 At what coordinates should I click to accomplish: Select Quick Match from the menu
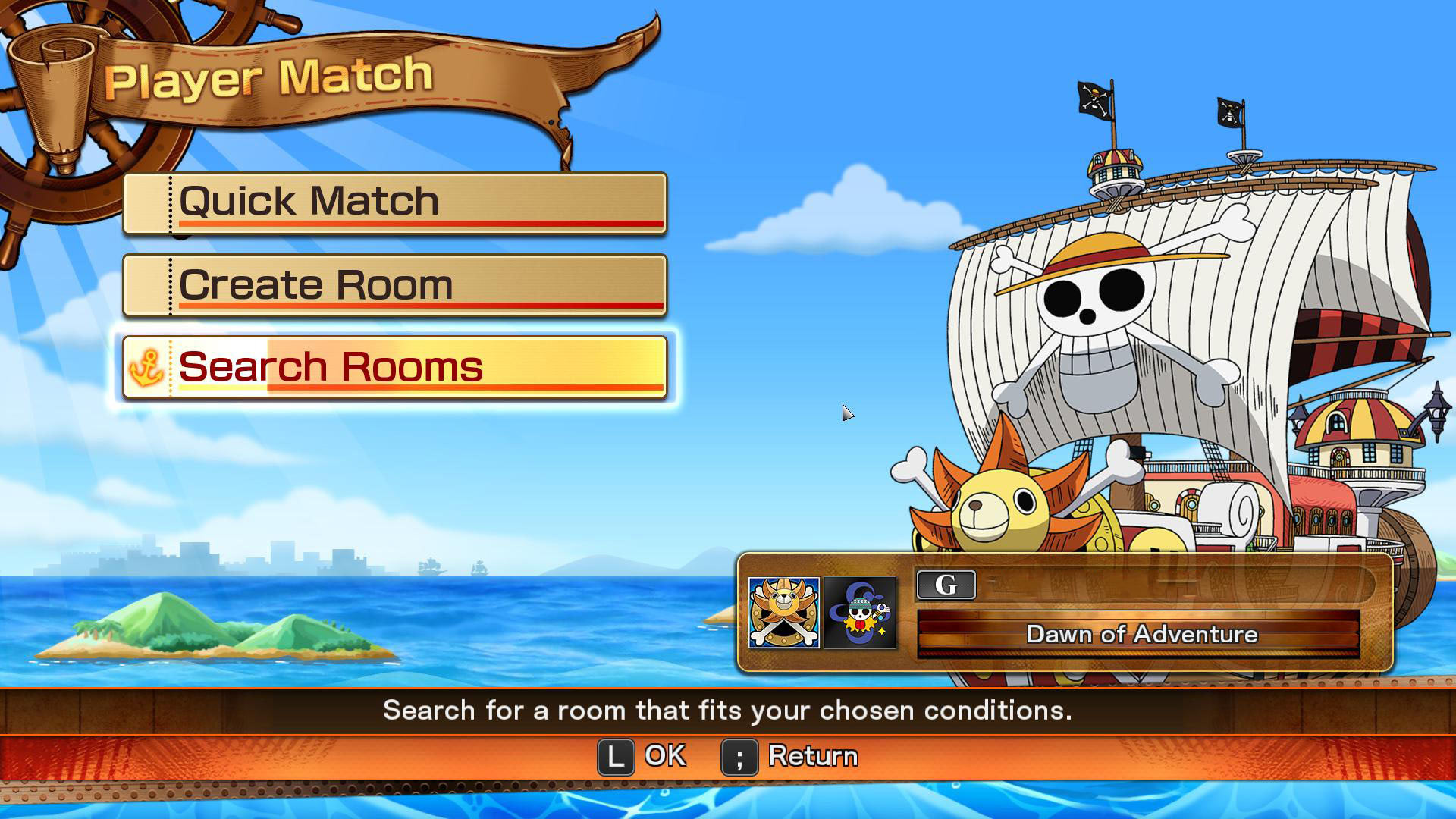tap(394, 202)
